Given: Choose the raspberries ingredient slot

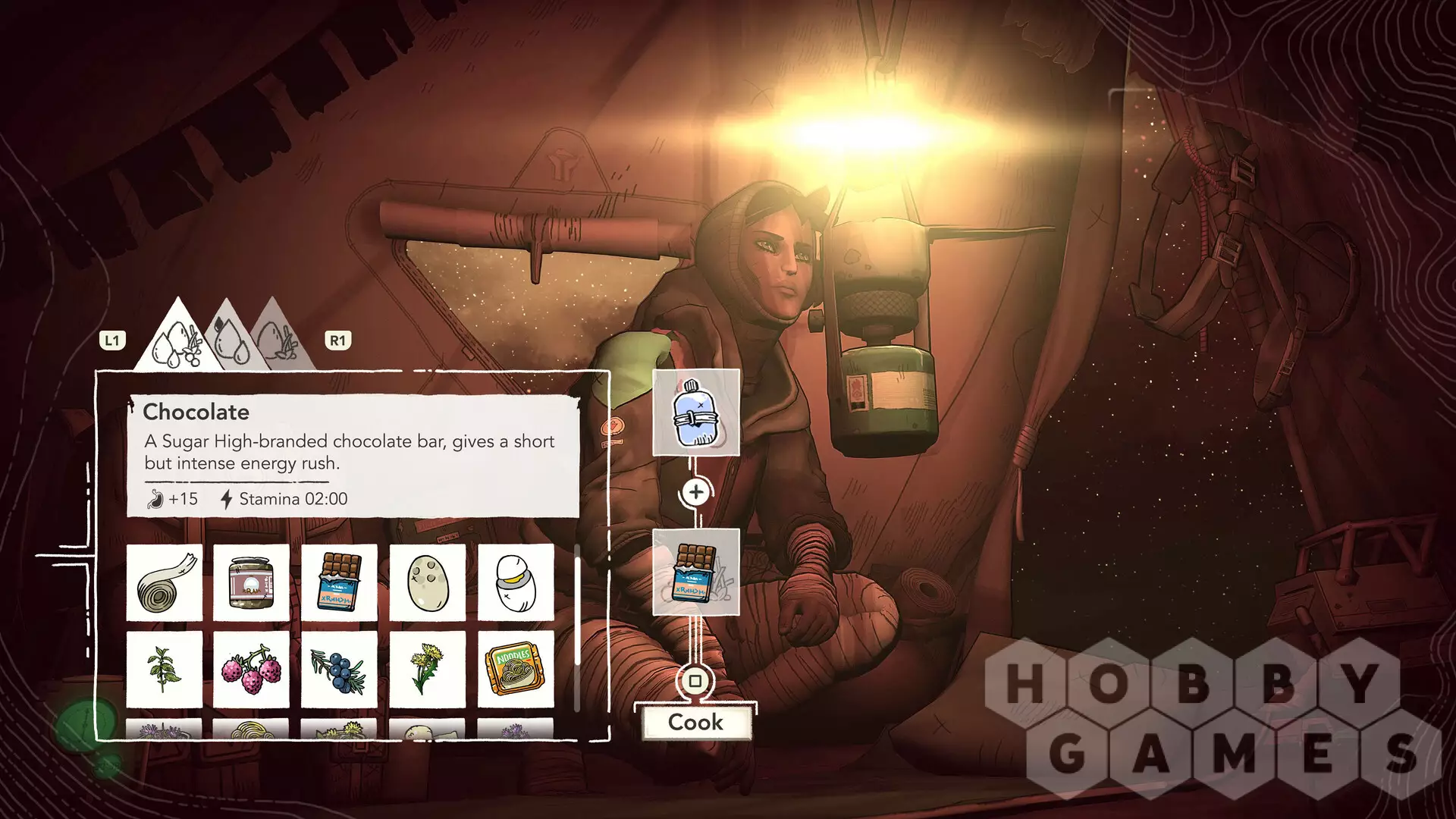Looking at the screenshot, I should [x=252, y=670].
